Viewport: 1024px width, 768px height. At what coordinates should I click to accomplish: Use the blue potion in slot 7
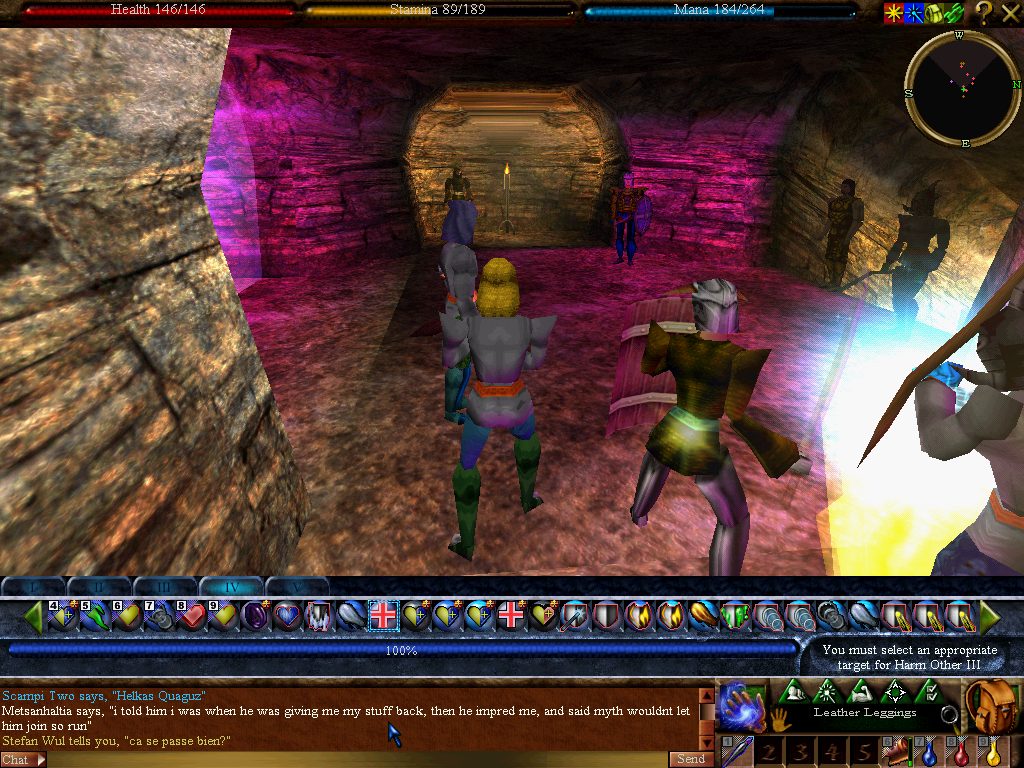point(930,752)
